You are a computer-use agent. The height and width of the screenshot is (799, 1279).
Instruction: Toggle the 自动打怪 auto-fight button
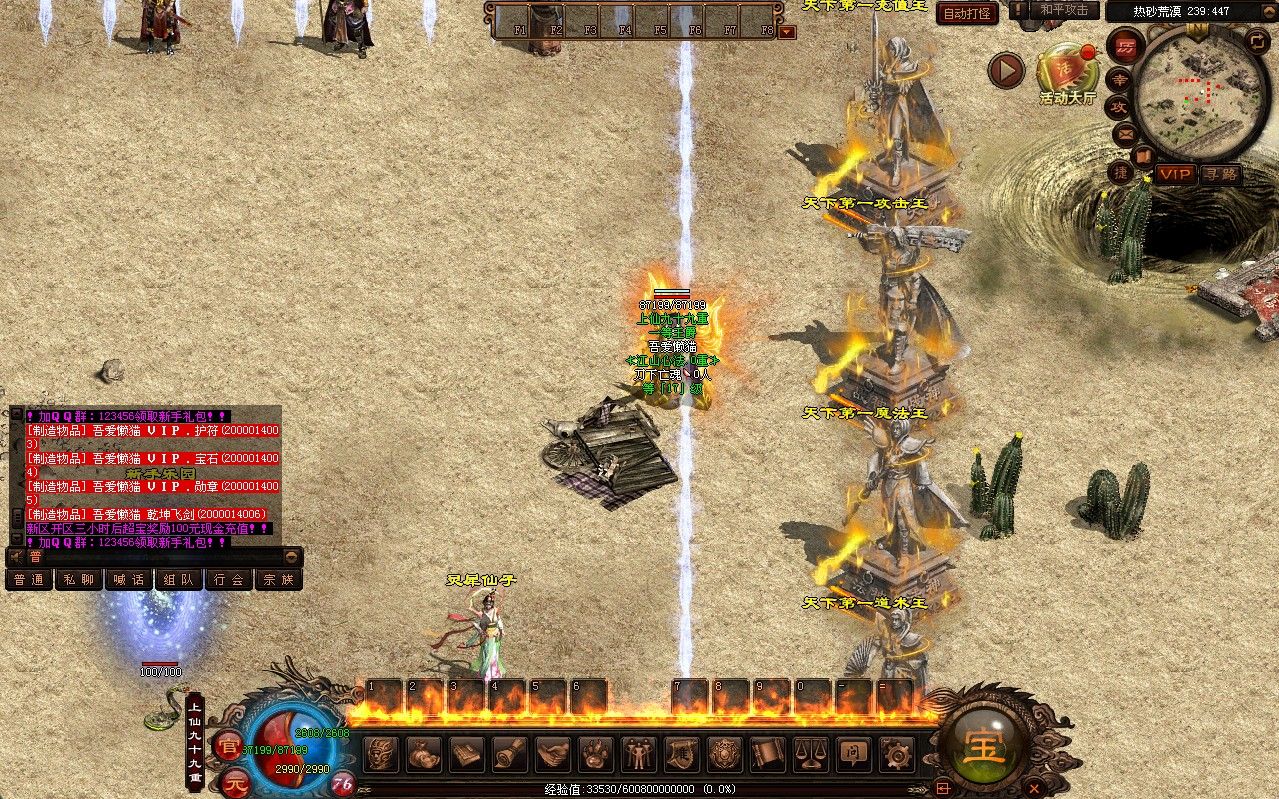click(967, 13)
